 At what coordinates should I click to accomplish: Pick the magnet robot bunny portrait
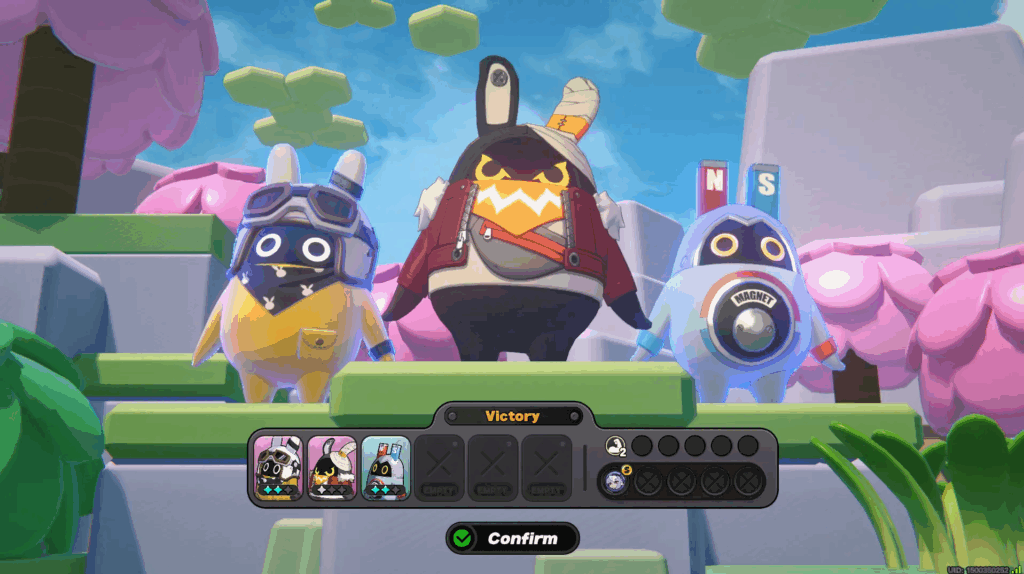(385, 467)
